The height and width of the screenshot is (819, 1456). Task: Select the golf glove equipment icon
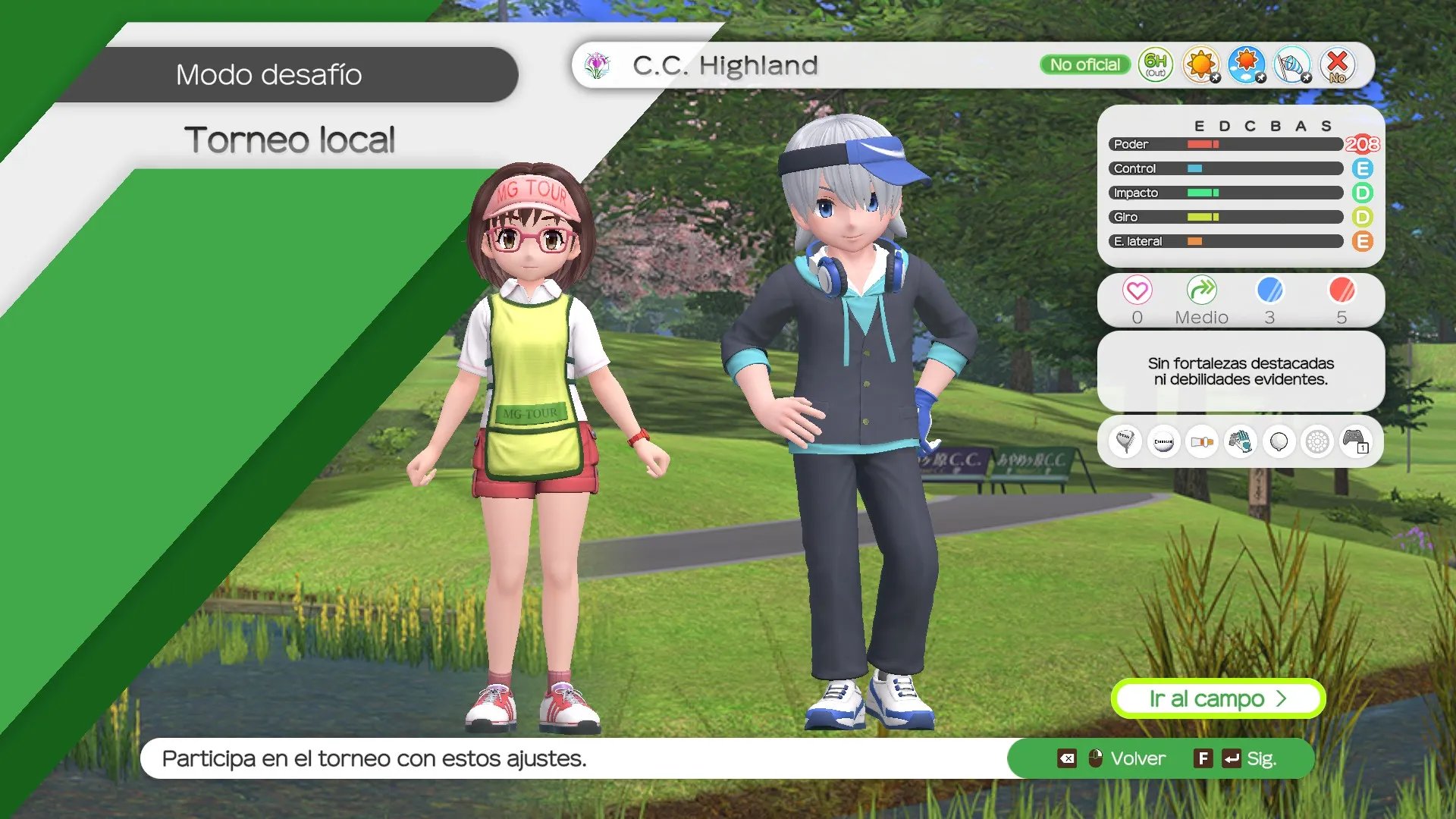click(1240, 441)
